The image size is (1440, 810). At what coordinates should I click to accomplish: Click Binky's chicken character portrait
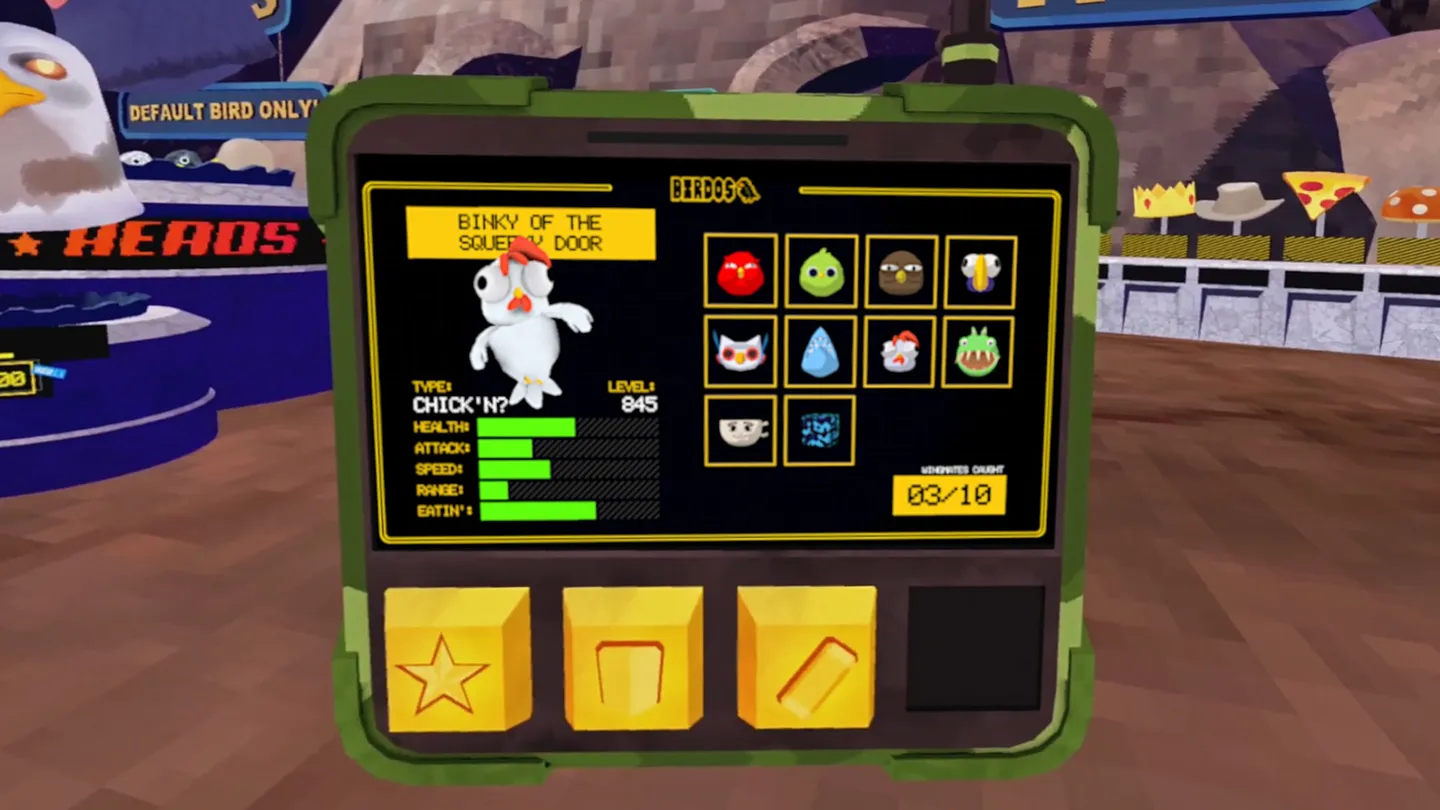pos(525,320)
